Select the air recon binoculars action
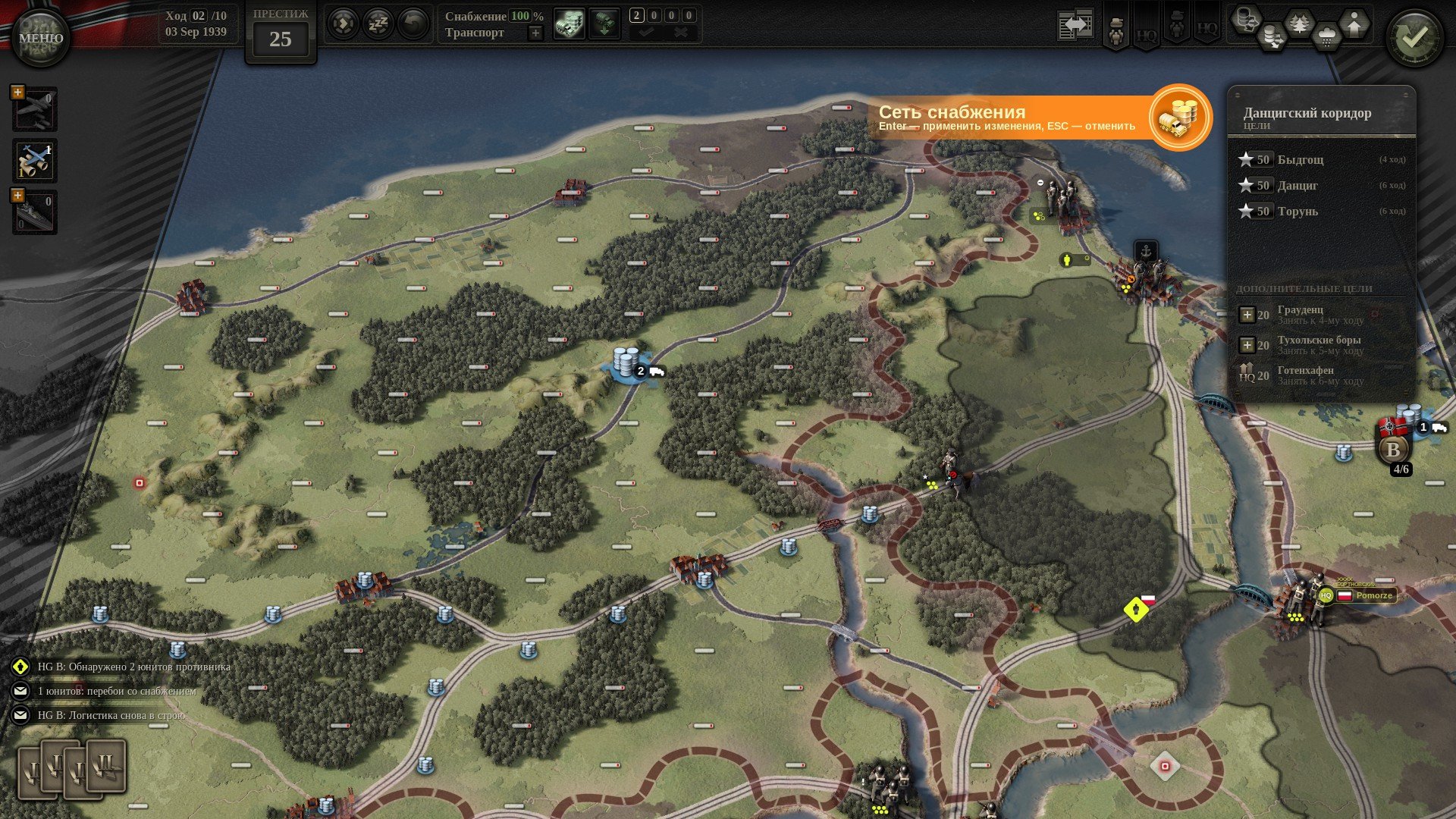Viewport: 1456px width, 819px height. (35, 161)
